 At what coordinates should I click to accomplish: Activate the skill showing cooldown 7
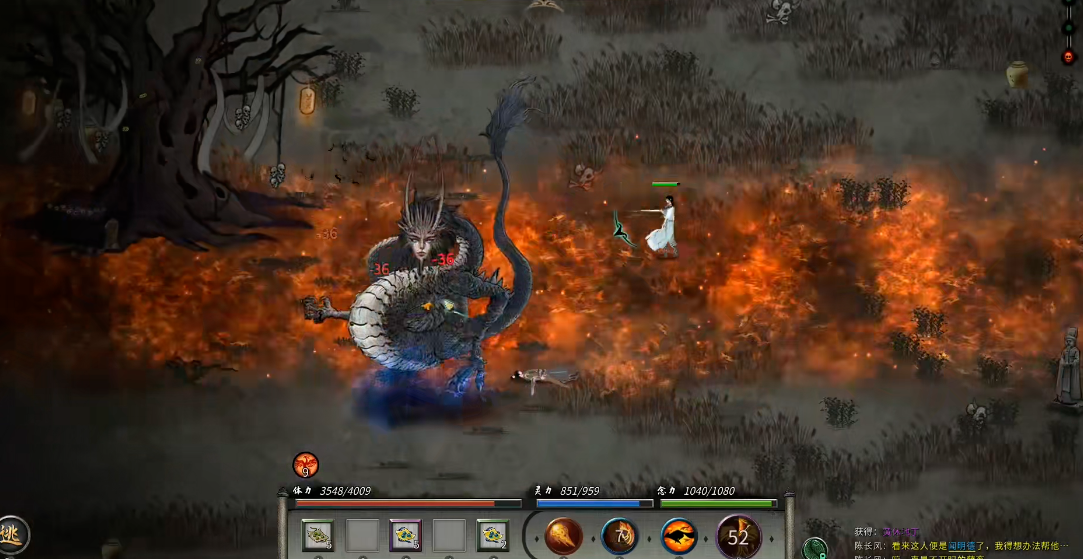(620, 537)
